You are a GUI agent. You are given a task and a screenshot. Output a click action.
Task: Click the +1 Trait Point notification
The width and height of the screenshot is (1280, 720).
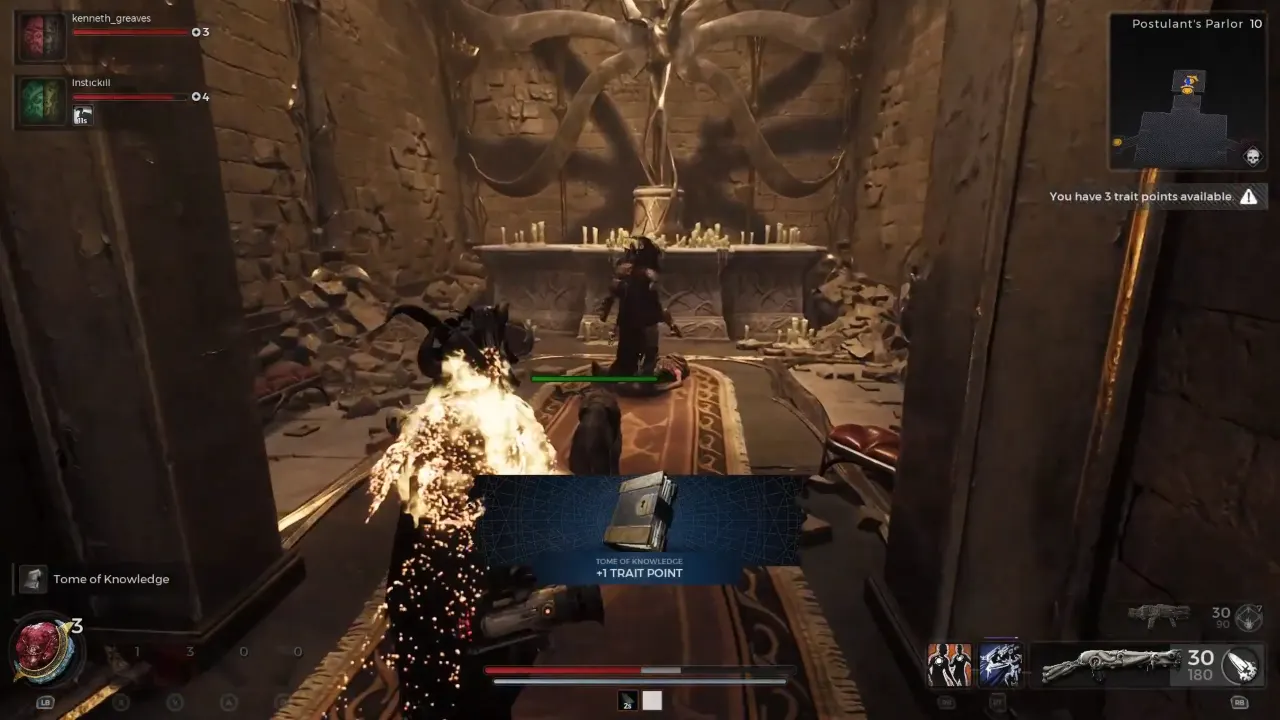point(640,572)
